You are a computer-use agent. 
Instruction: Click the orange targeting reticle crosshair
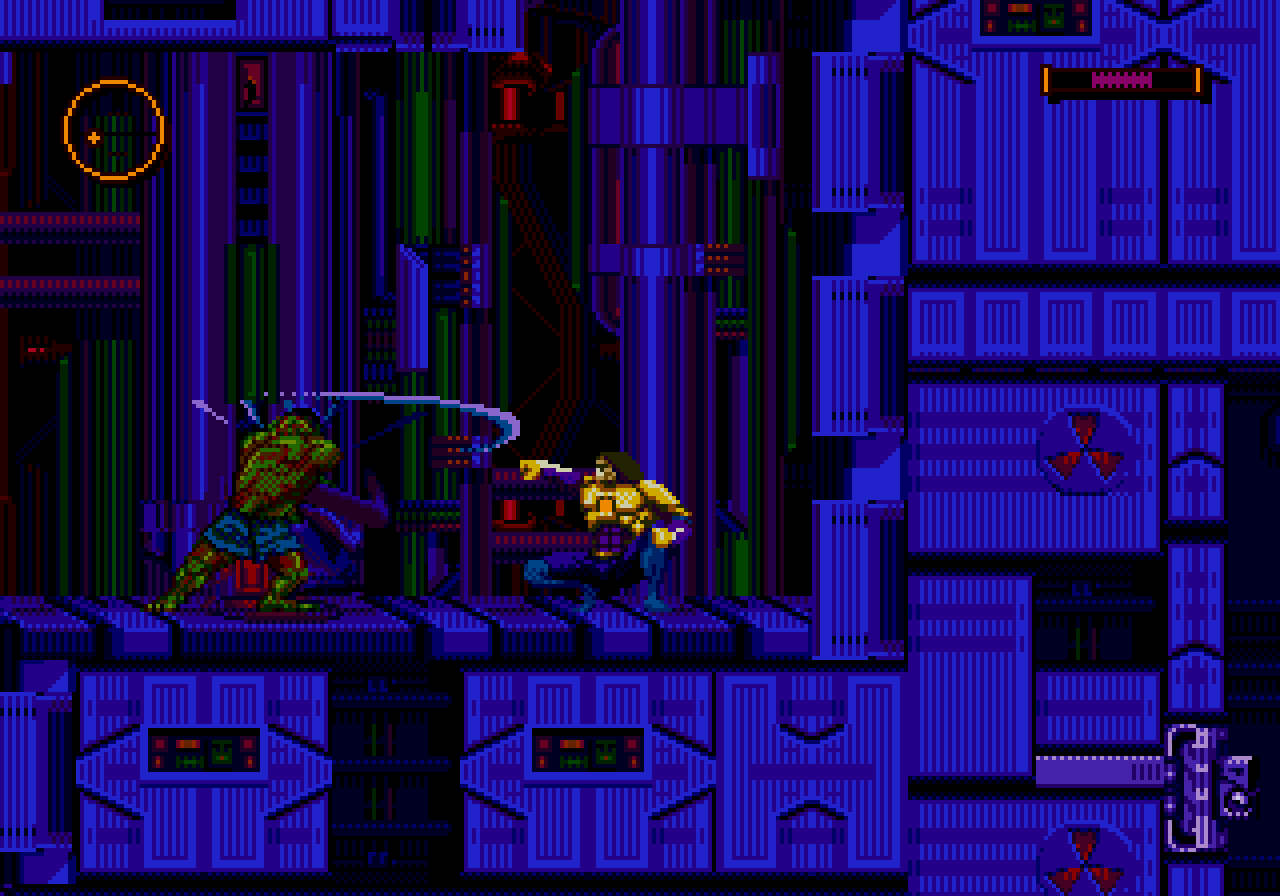point(113,129)
